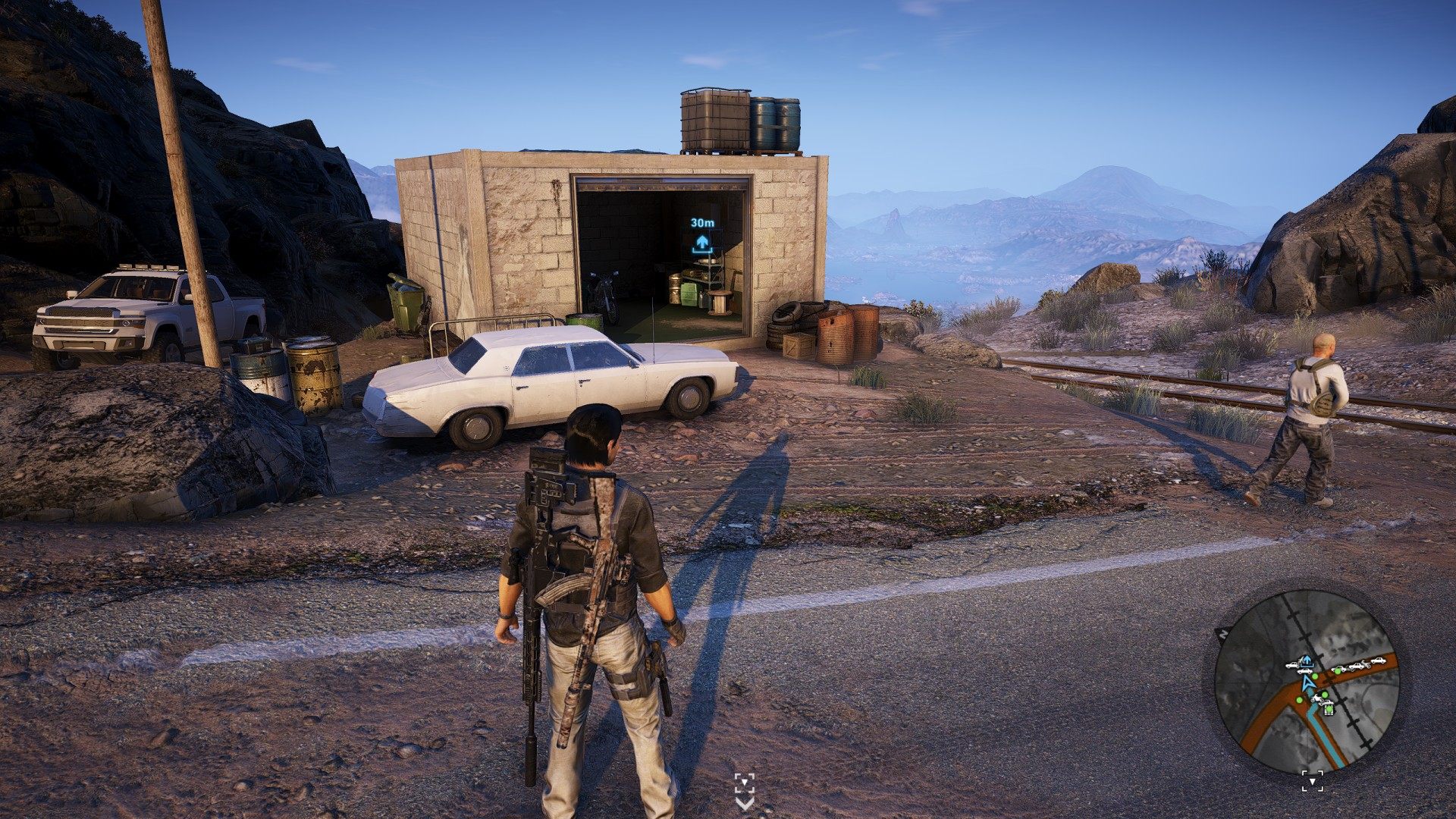Click the bracketed arrow icon below the minimap

(x=1313, y=780)
